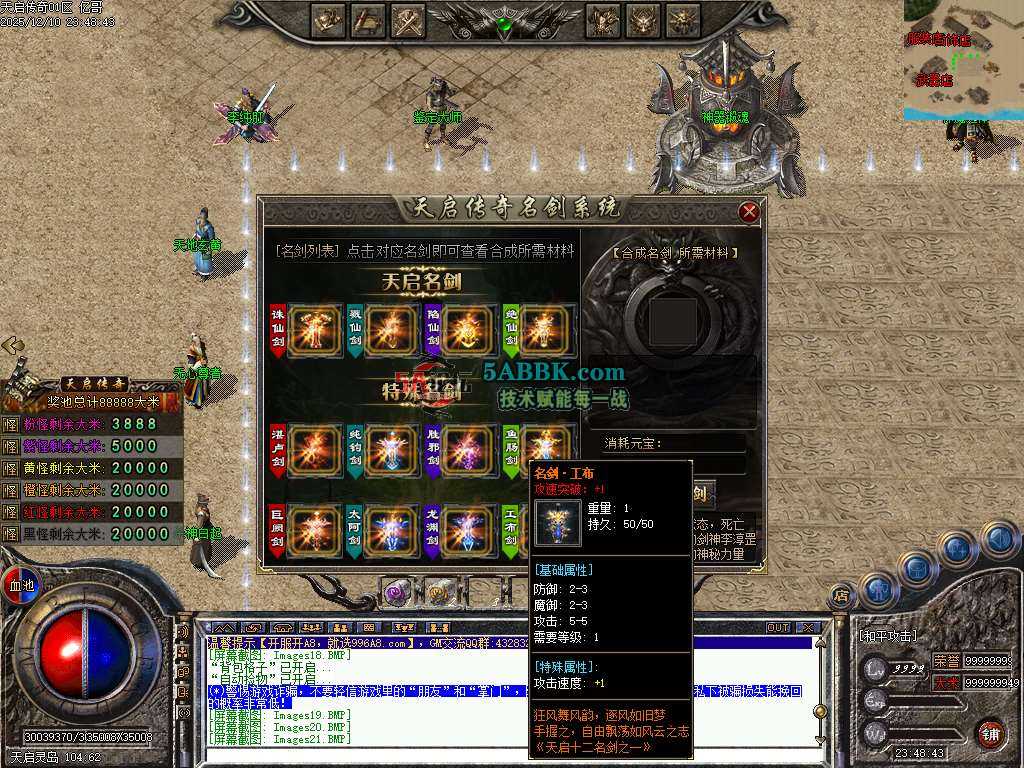Image resolution: width=1024 pixels, height=768 pixels.
Task: Select the 纯钧剑 sword icon
Action: point(391,449)
